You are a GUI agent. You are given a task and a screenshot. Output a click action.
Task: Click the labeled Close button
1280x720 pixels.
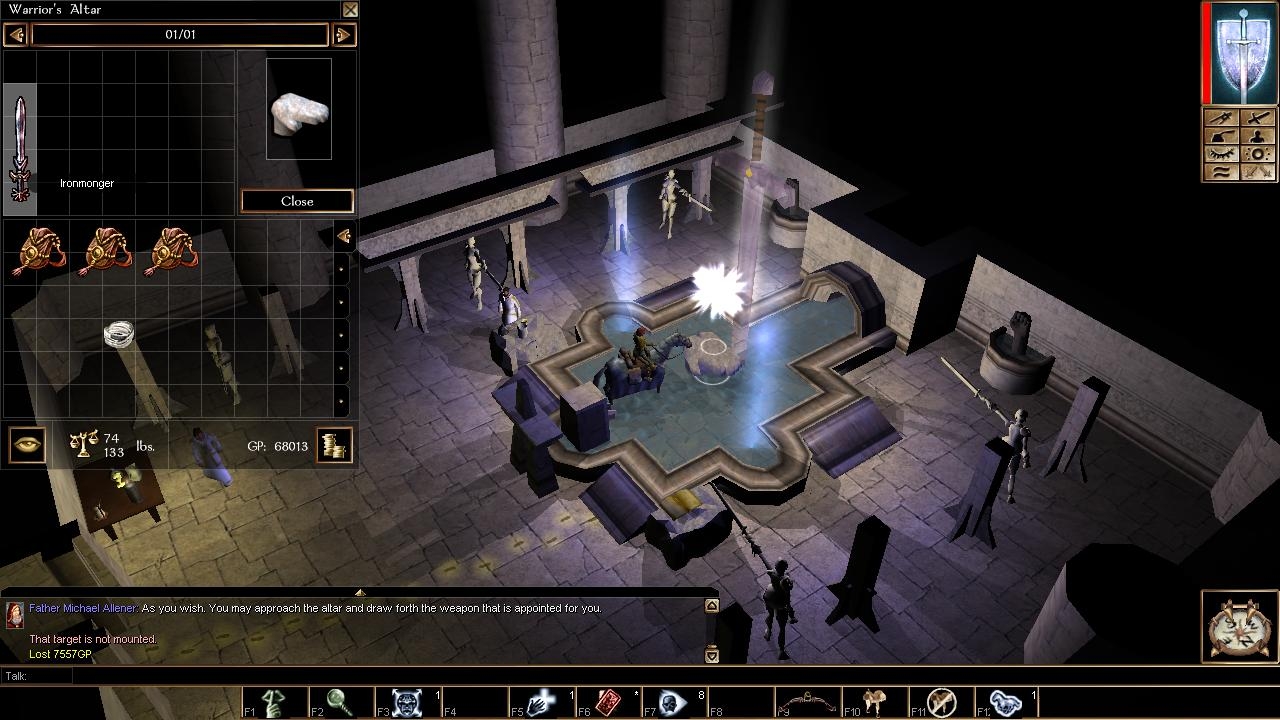[x=297, y=201]
